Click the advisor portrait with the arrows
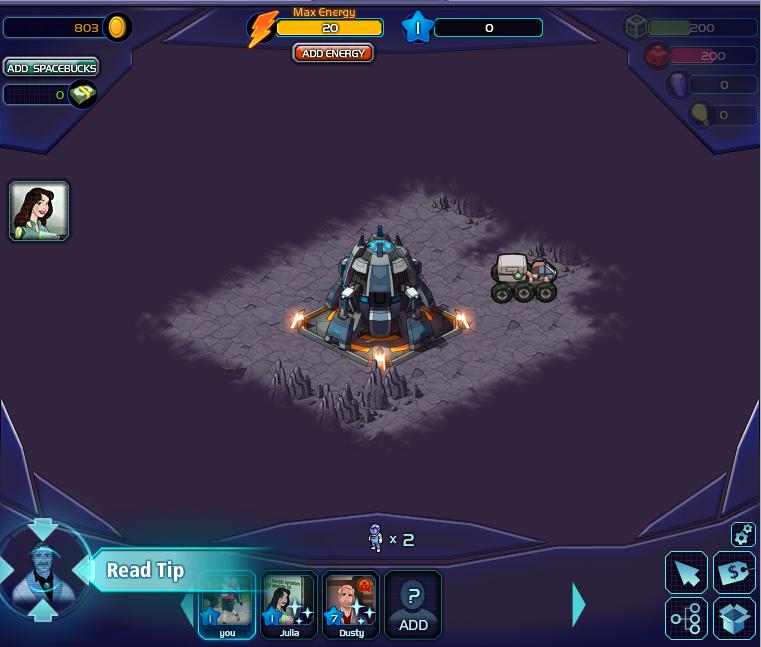Image resolution: width=761 pixels, height=647 pixels. [x=42, y=571]
